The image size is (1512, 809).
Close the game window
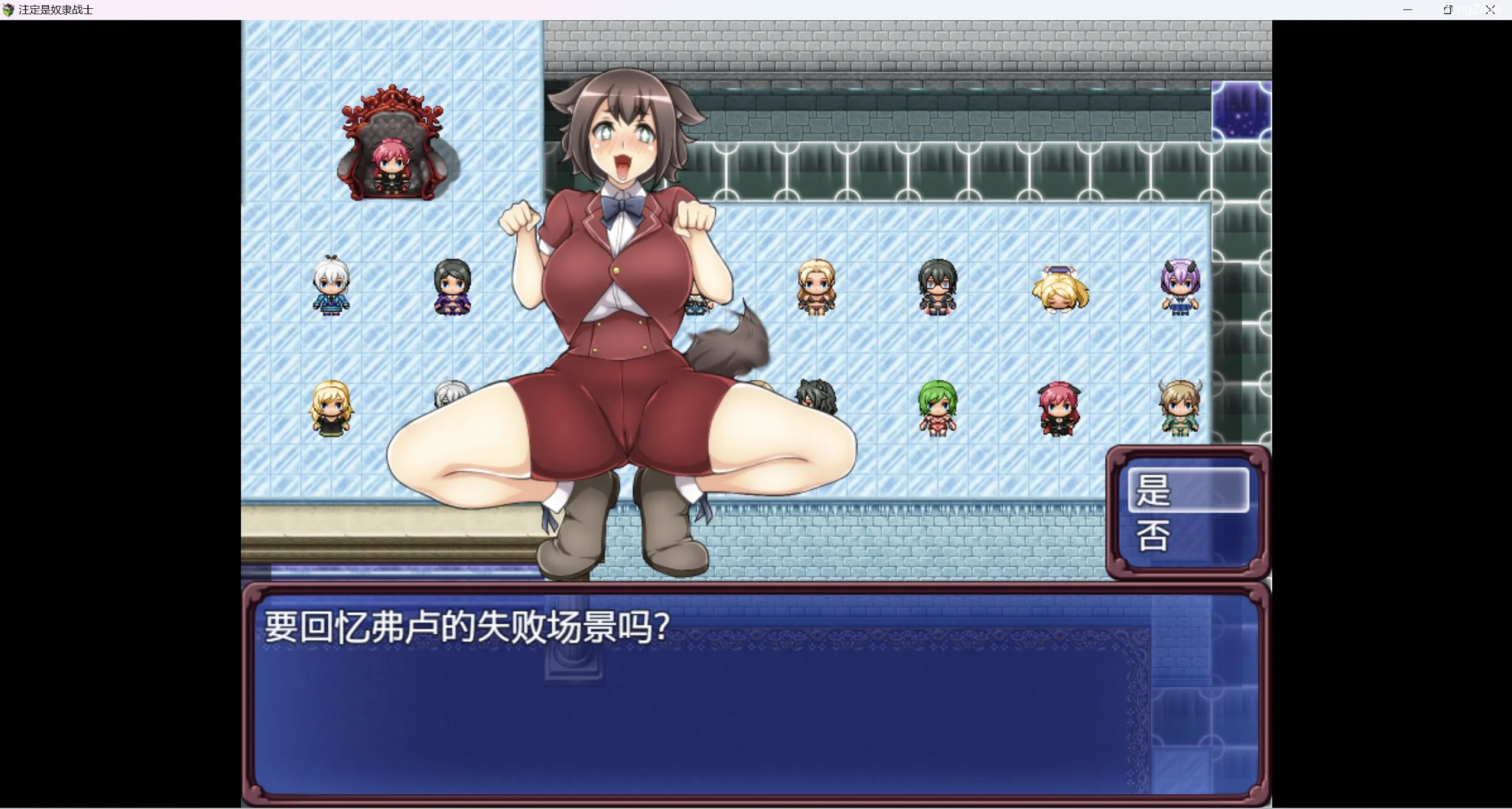[1490, 10]
